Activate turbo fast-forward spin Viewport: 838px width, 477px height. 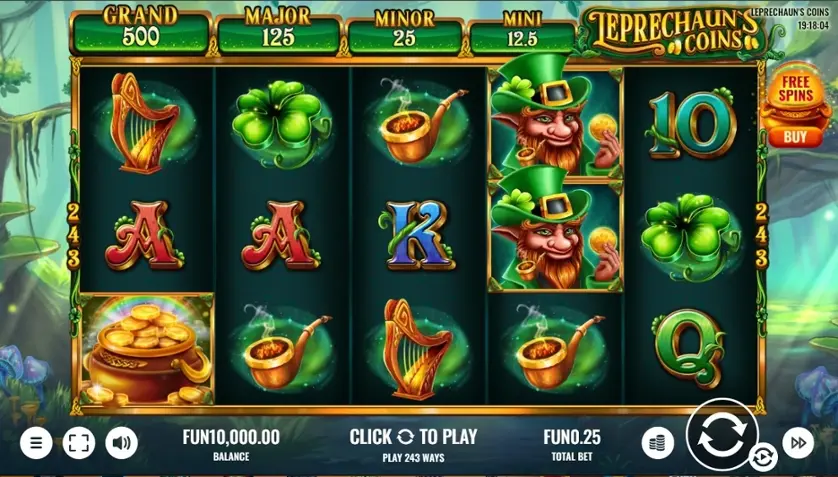coord(798,442)
